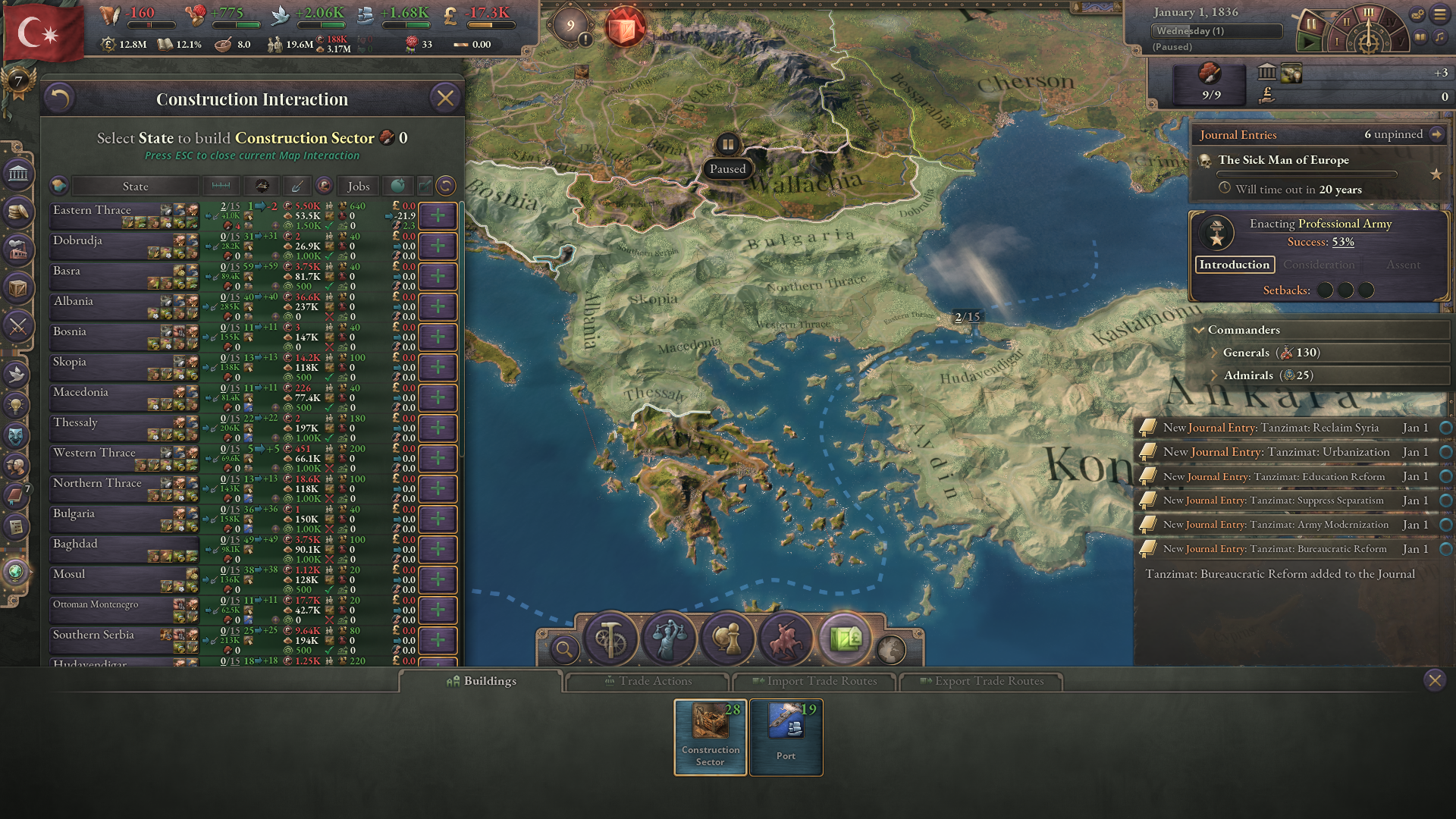Add Construction Sector in Albania
Viewport: 1456px width, 819px height.
pos(438,307)
